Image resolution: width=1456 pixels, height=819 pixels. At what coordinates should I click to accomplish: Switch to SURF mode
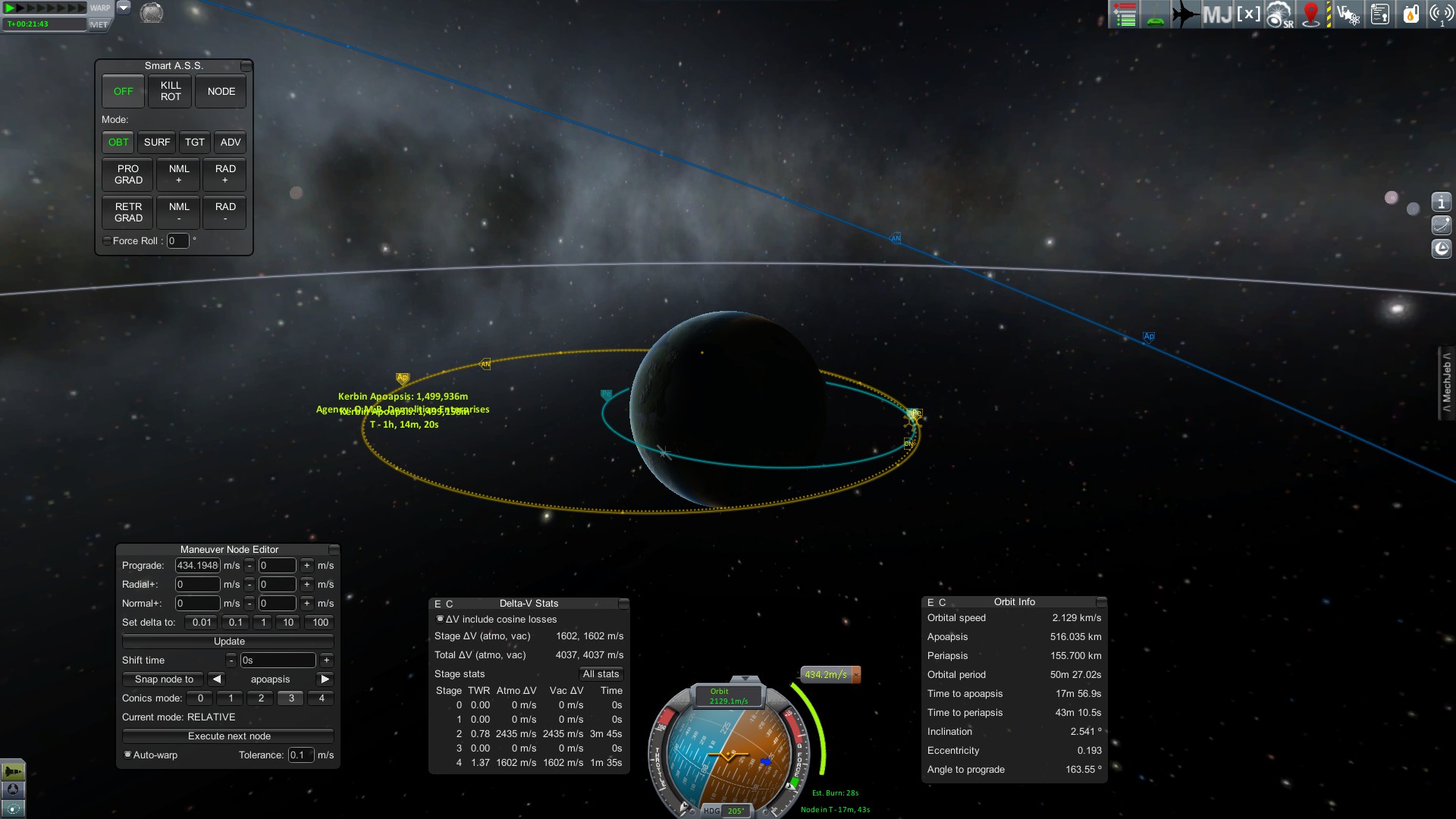tap(157, 142)
